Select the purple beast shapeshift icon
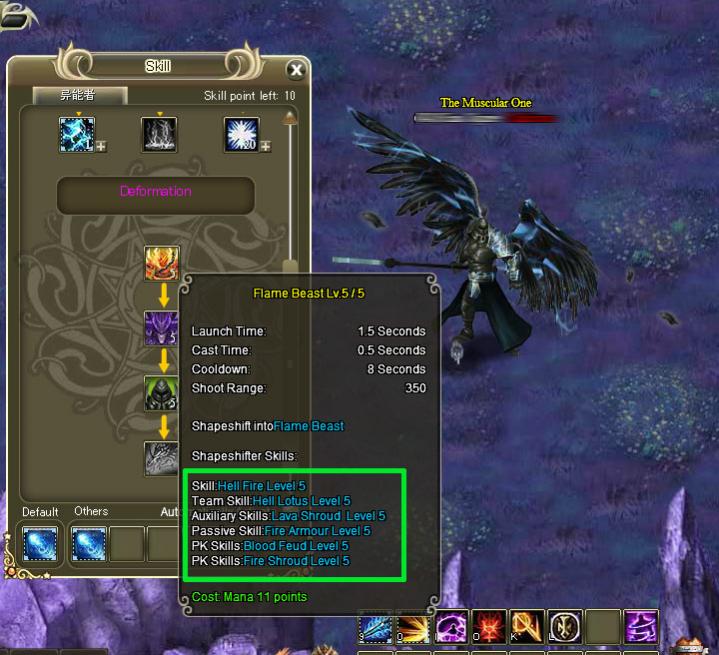 [162, 328]
